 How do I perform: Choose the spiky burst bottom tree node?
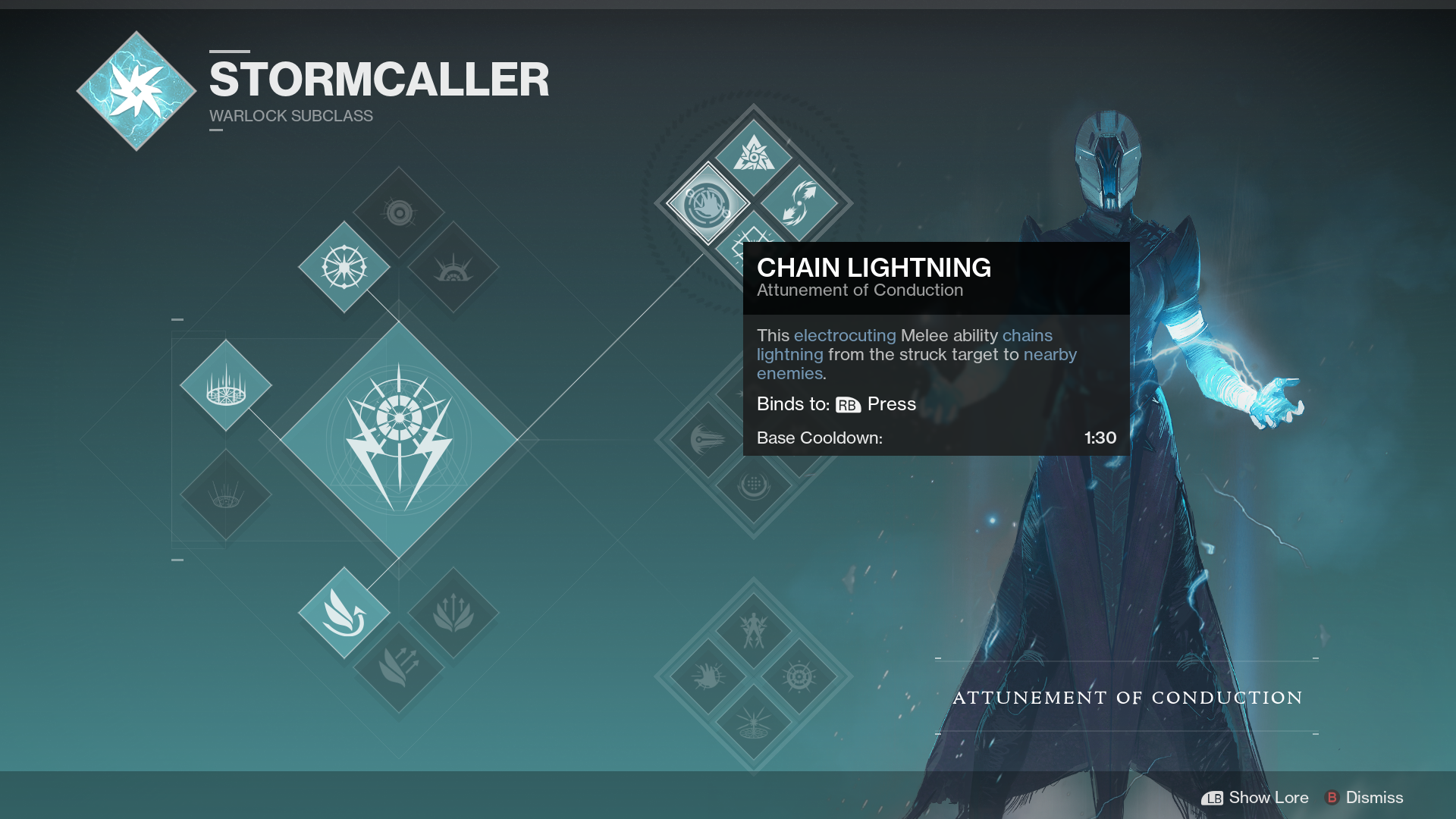click(x=708, y=676)
